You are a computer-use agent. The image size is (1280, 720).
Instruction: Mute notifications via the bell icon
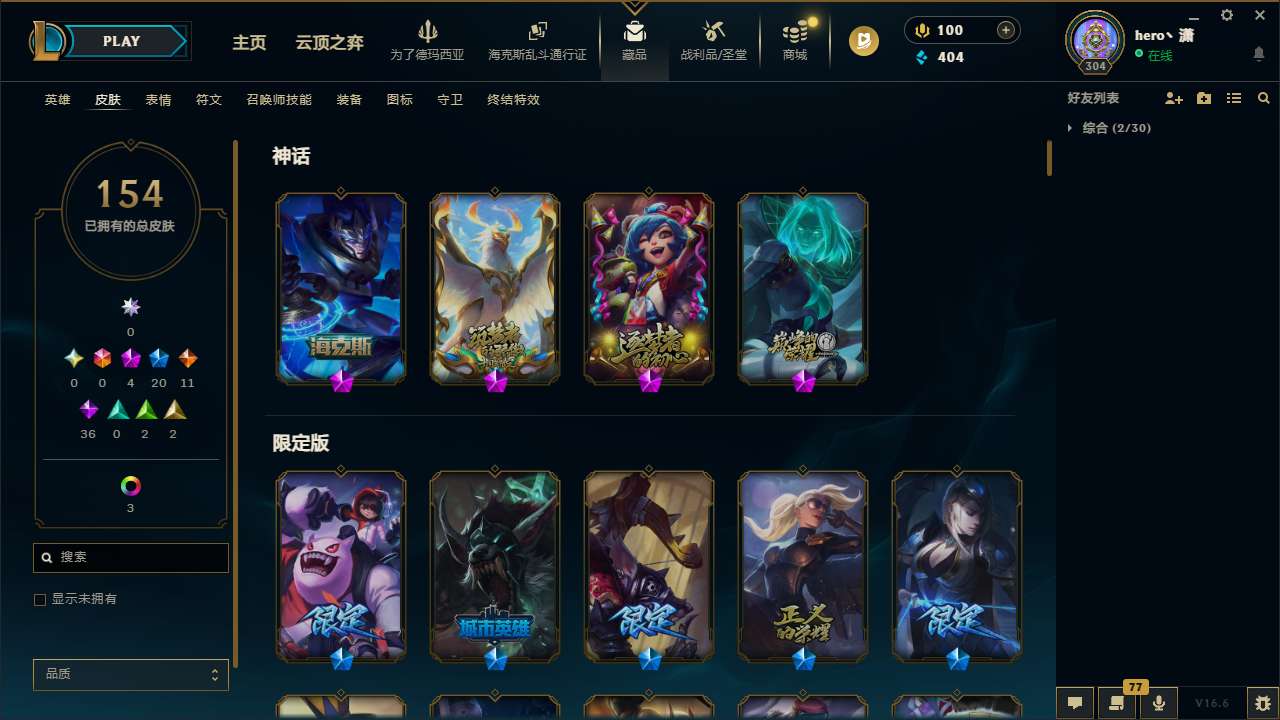pos(1258,52)
